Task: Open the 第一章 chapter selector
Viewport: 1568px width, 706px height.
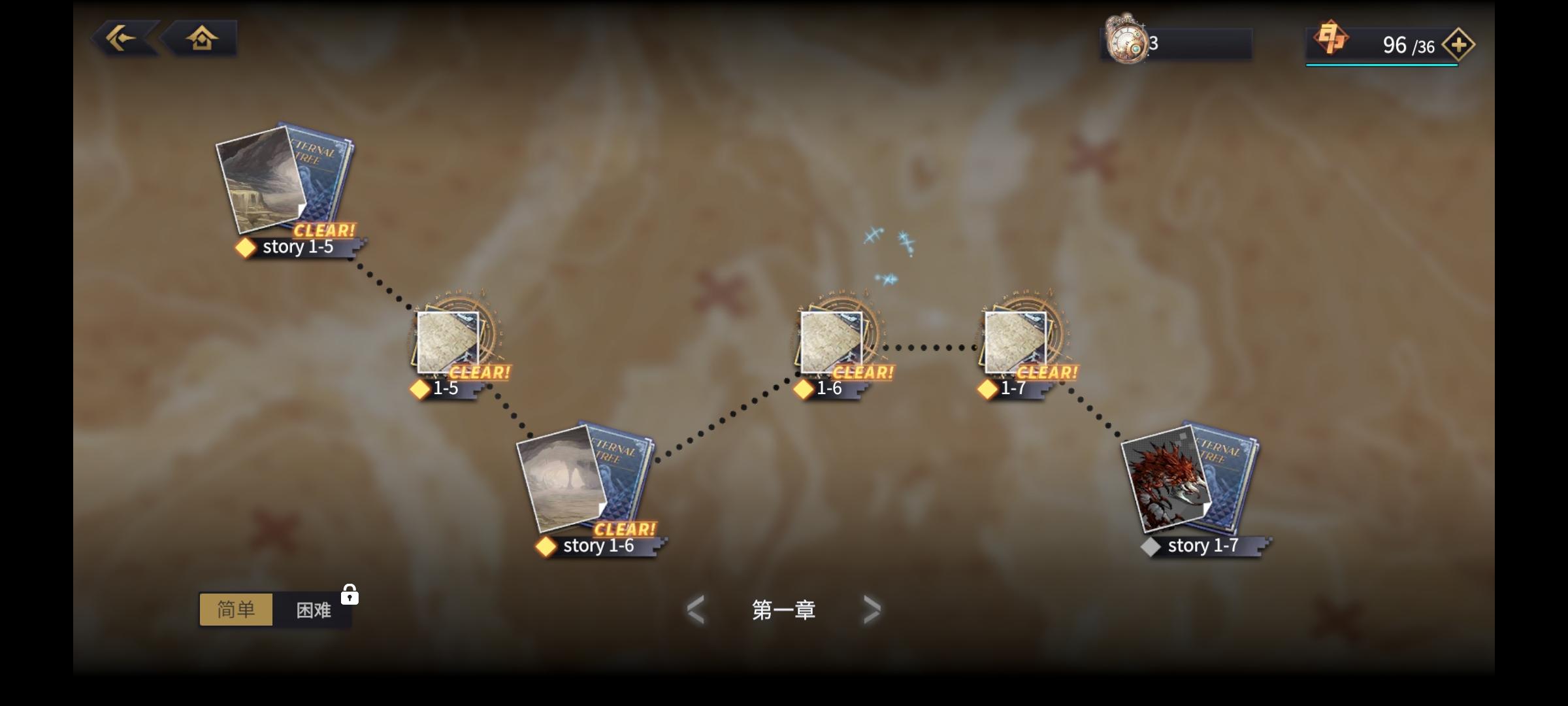Action: pyautogui.click(x=784, y=609)
